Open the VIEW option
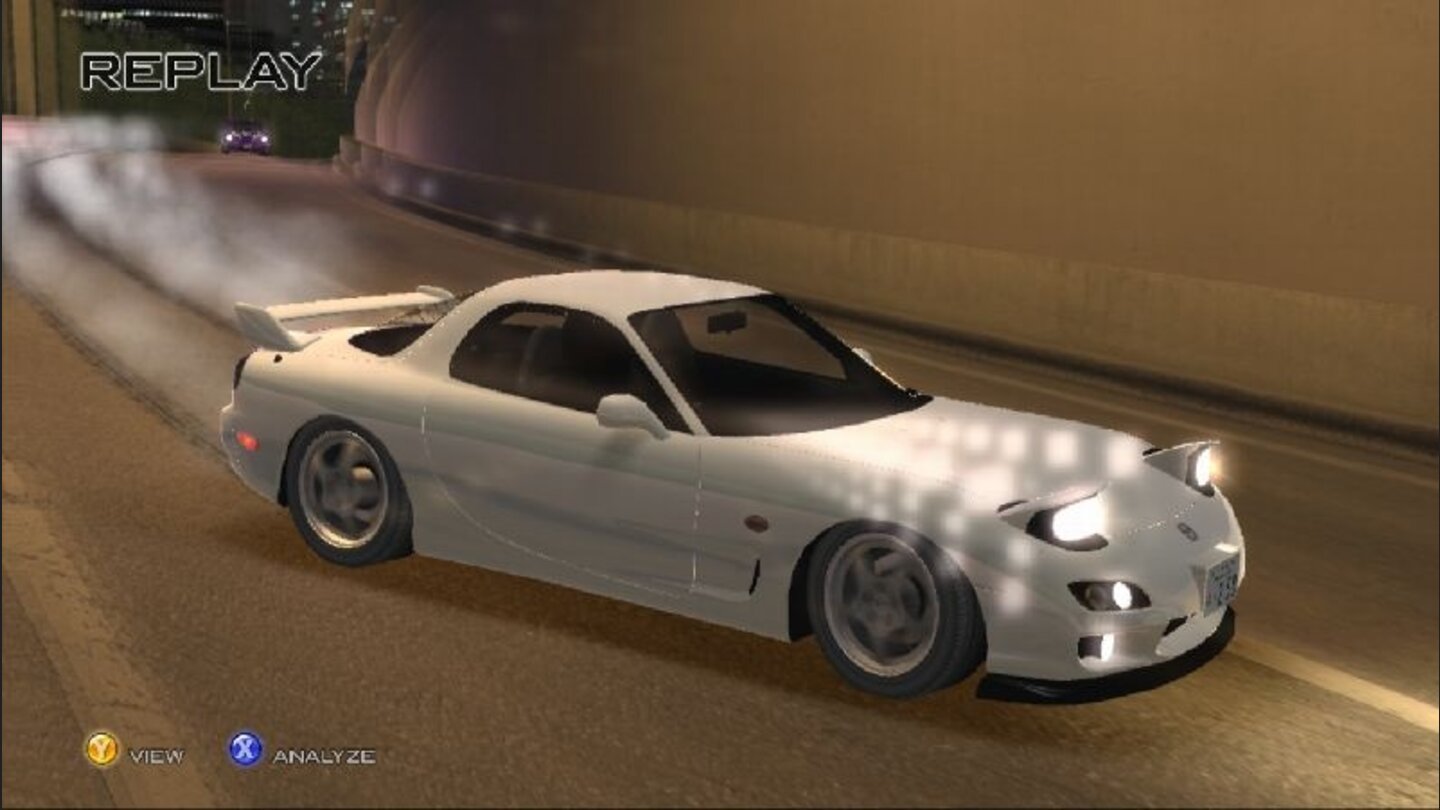1440x810 pixels. point(155,758)
